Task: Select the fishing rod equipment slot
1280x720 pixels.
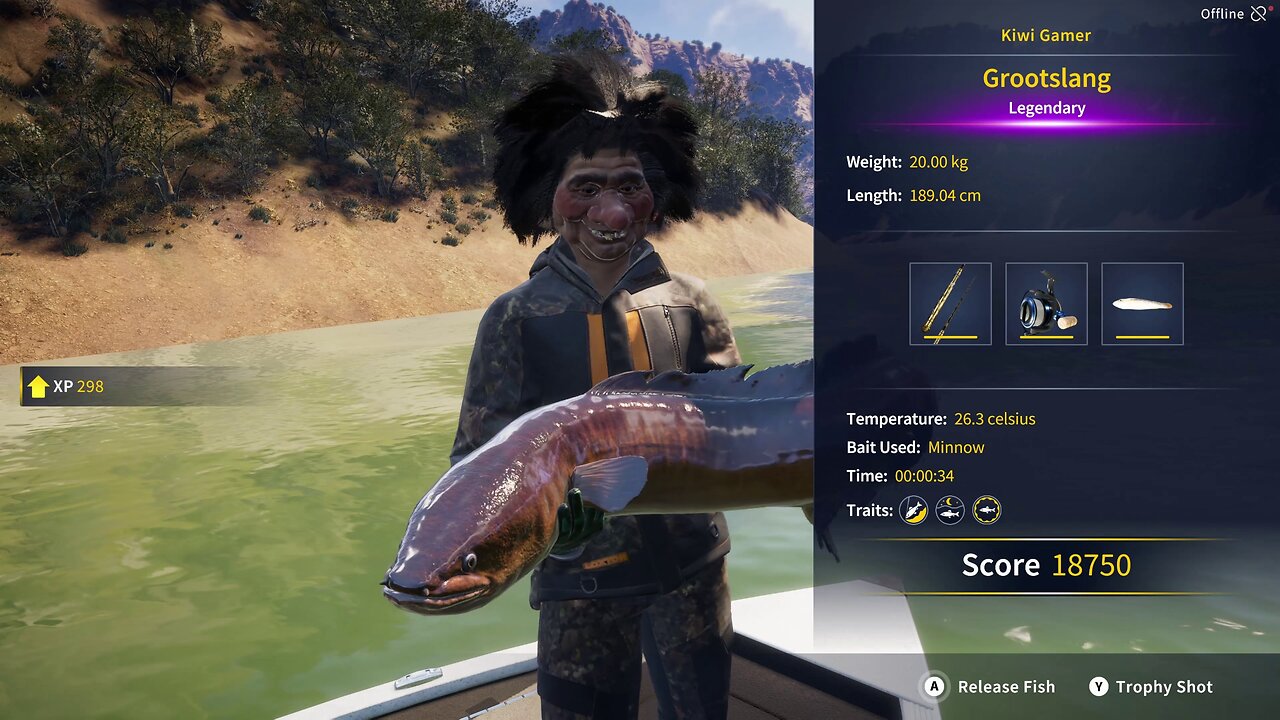Action: (950, 304)
